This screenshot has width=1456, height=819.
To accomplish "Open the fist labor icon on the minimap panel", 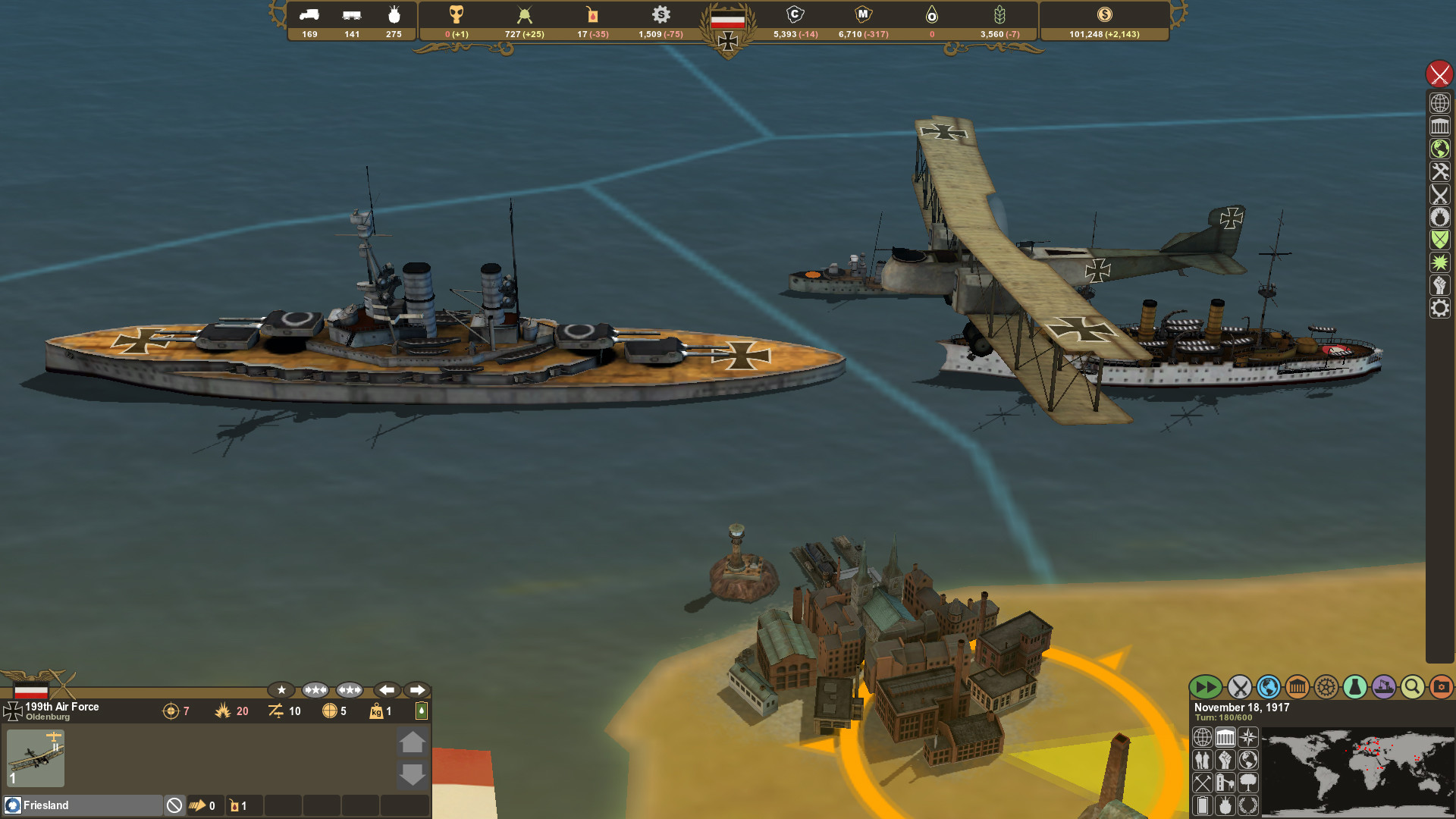I will 1225,761.
